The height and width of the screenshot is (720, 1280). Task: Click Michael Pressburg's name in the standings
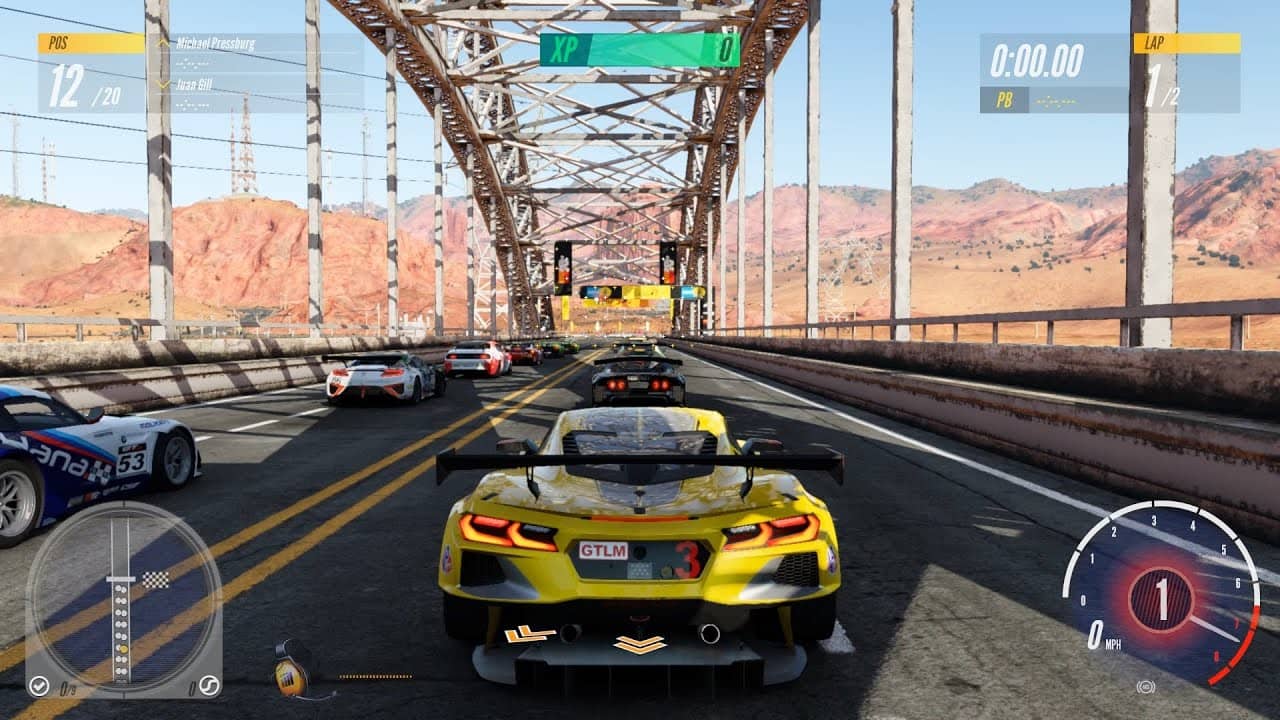pos(216,44)
